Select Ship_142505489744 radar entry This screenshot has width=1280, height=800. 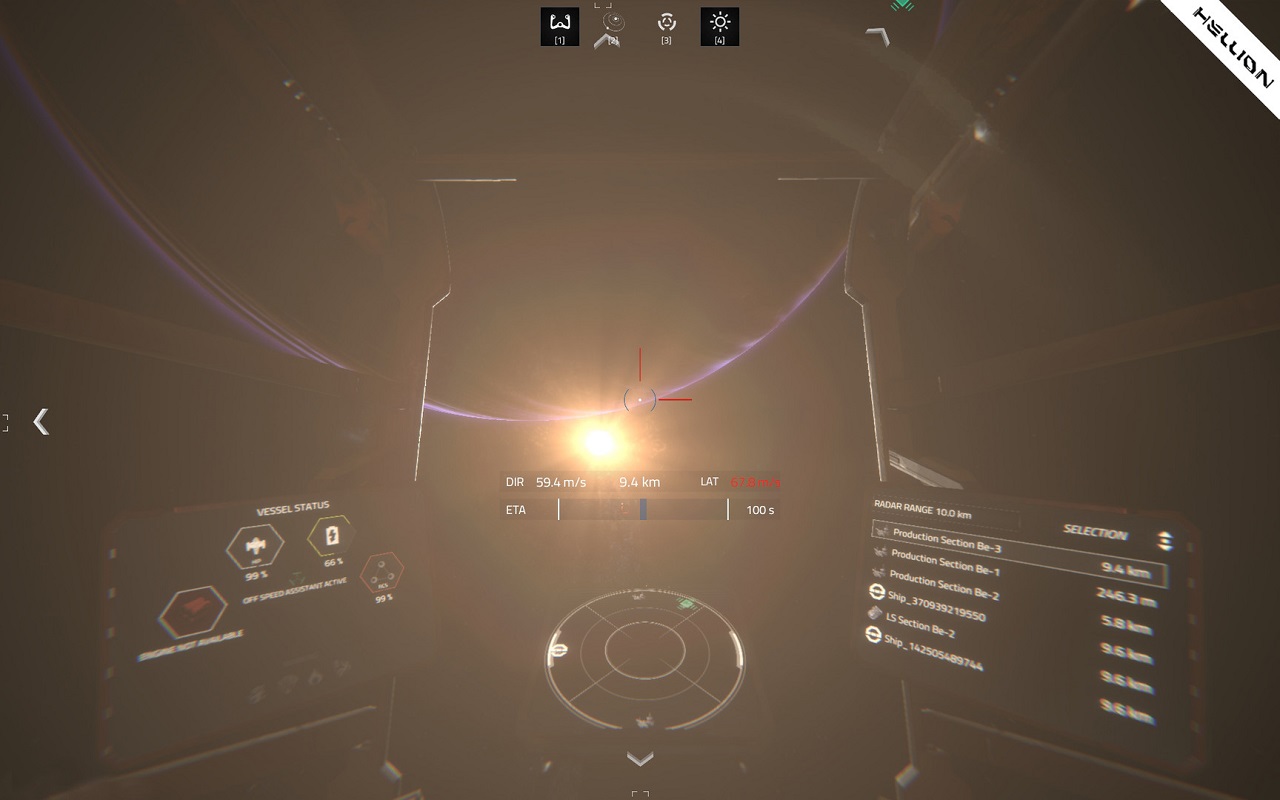click(x=932, y=650)
